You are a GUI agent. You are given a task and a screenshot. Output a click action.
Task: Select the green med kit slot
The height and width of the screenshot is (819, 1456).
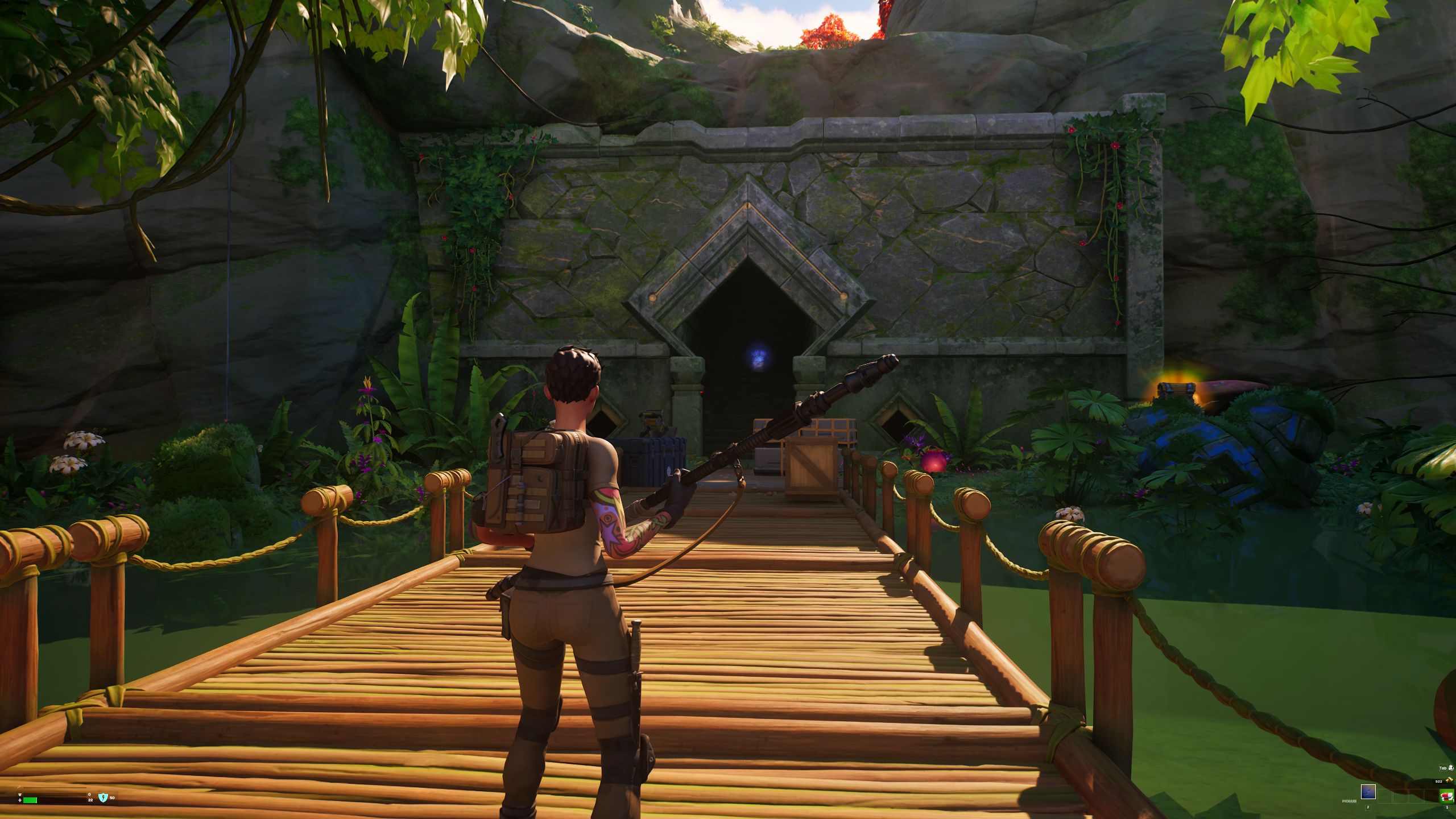1446,796
